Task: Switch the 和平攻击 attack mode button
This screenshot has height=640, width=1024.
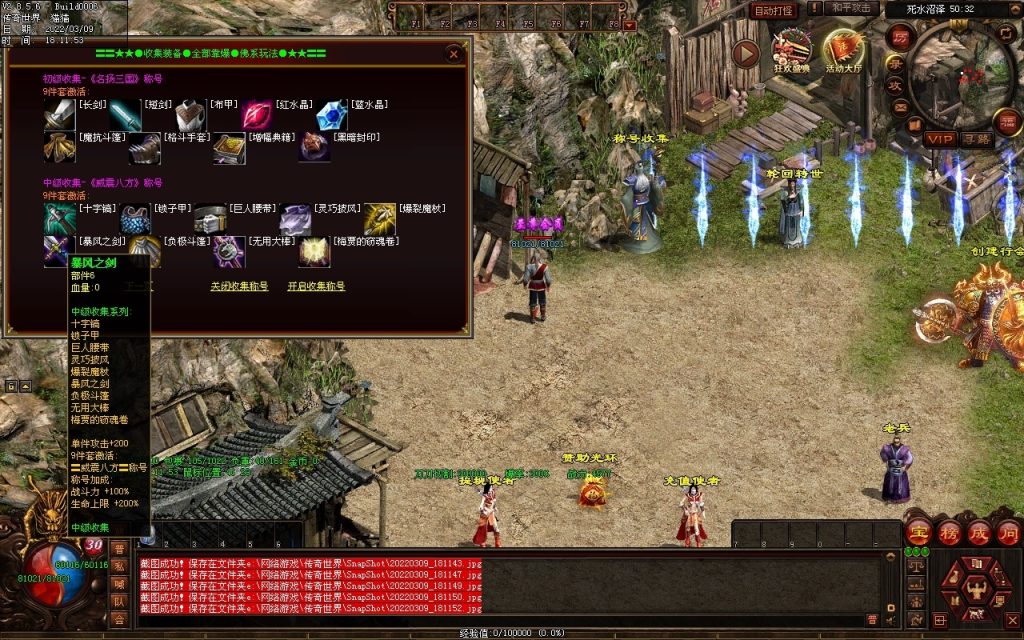Action: coord(853,8)
